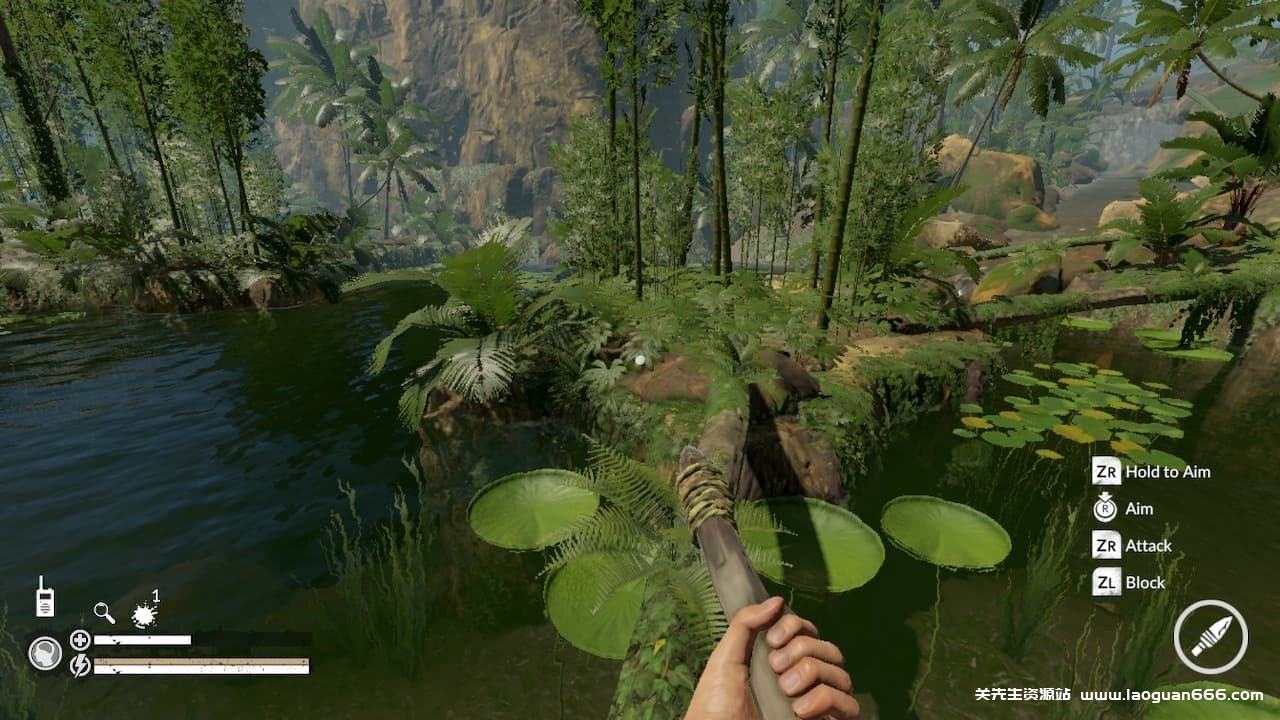The width and height of the screenshot is (1280, 720).
Task: Click the magnifier inspect icon
Action: click(x=101, y=613)
